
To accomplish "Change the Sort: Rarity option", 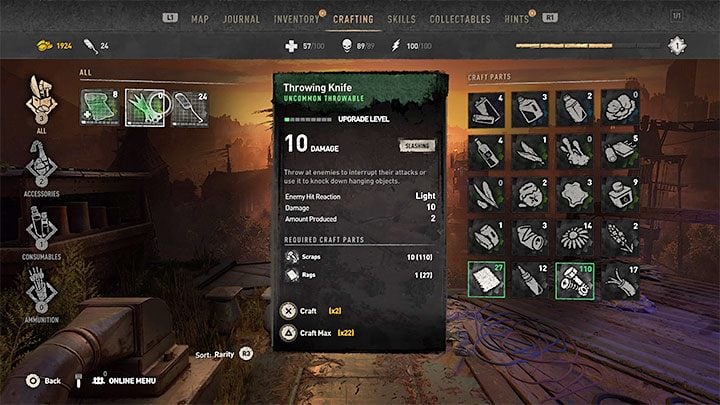I will pyautogui.click(x=220, y=353).
